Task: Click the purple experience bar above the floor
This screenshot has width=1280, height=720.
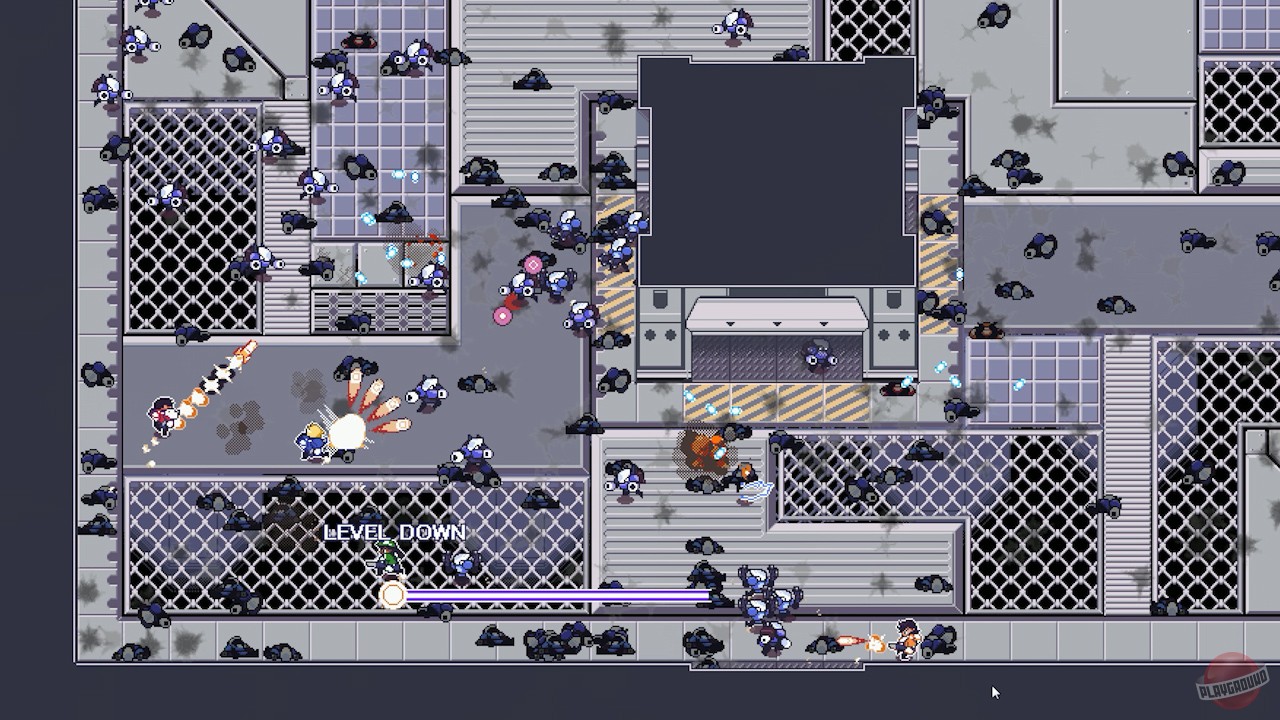Action: [x=560, y=596]
